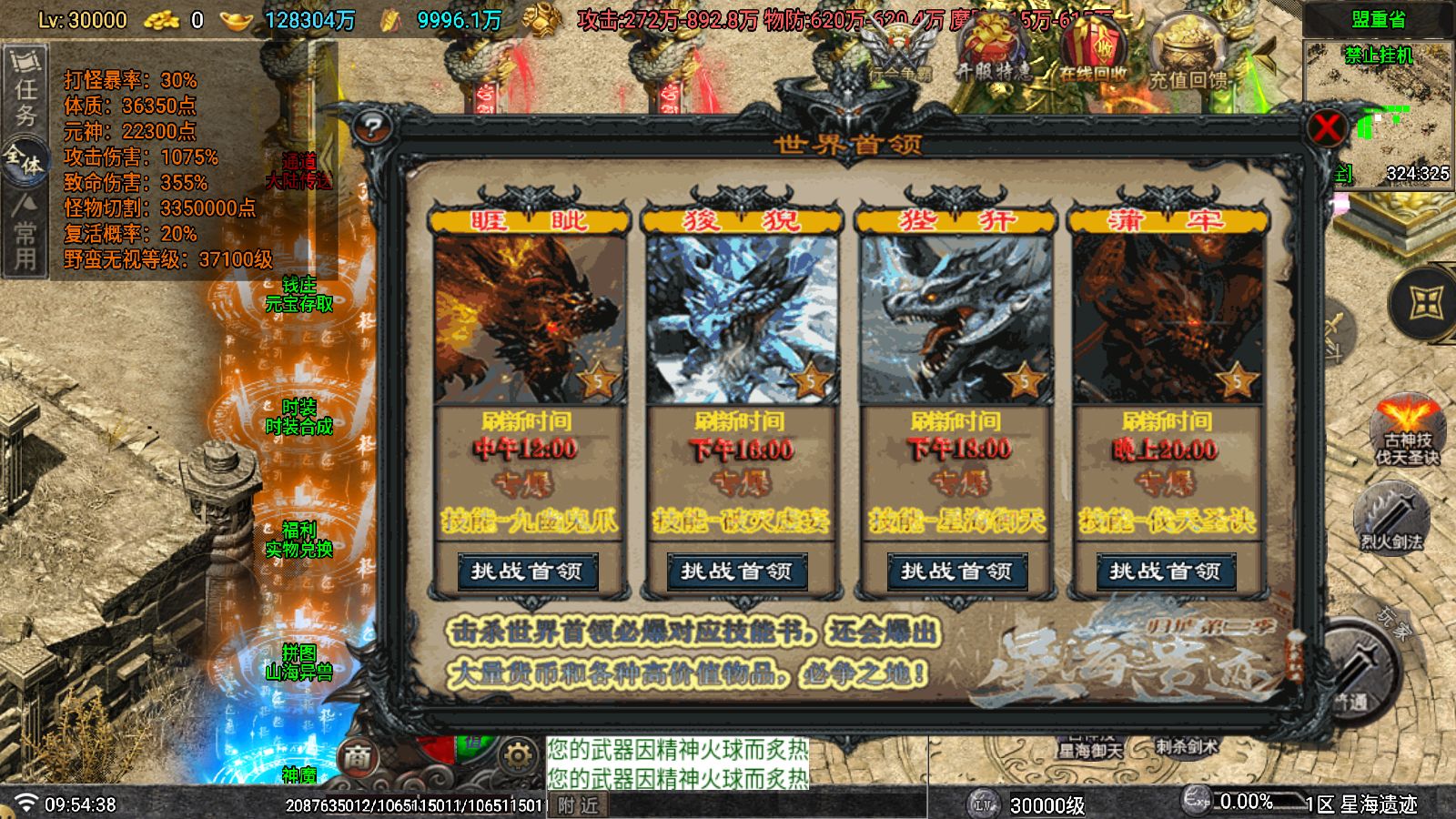Challenge 睚眦 via its 挑战首领 button
Screen dimensions: 1456x819
(x=529, y=571)
